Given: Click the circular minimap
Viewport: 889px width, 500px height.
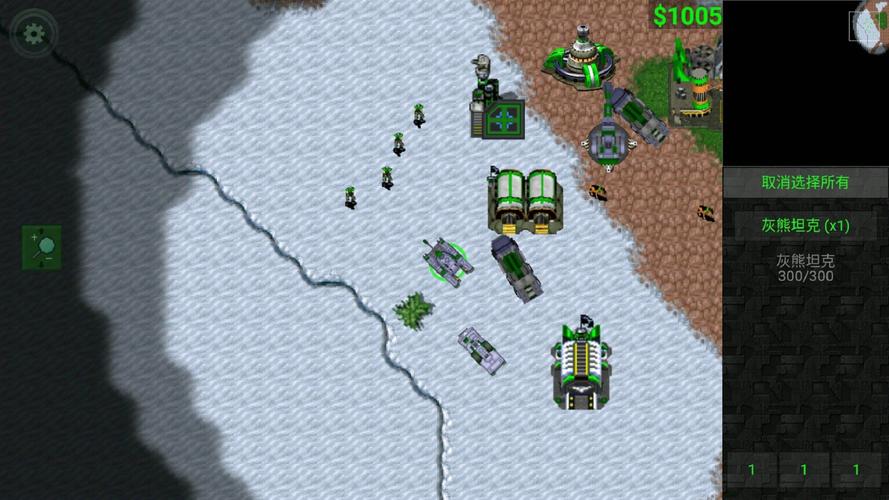Looking at the screenshot, I should (x=872, y=21).
